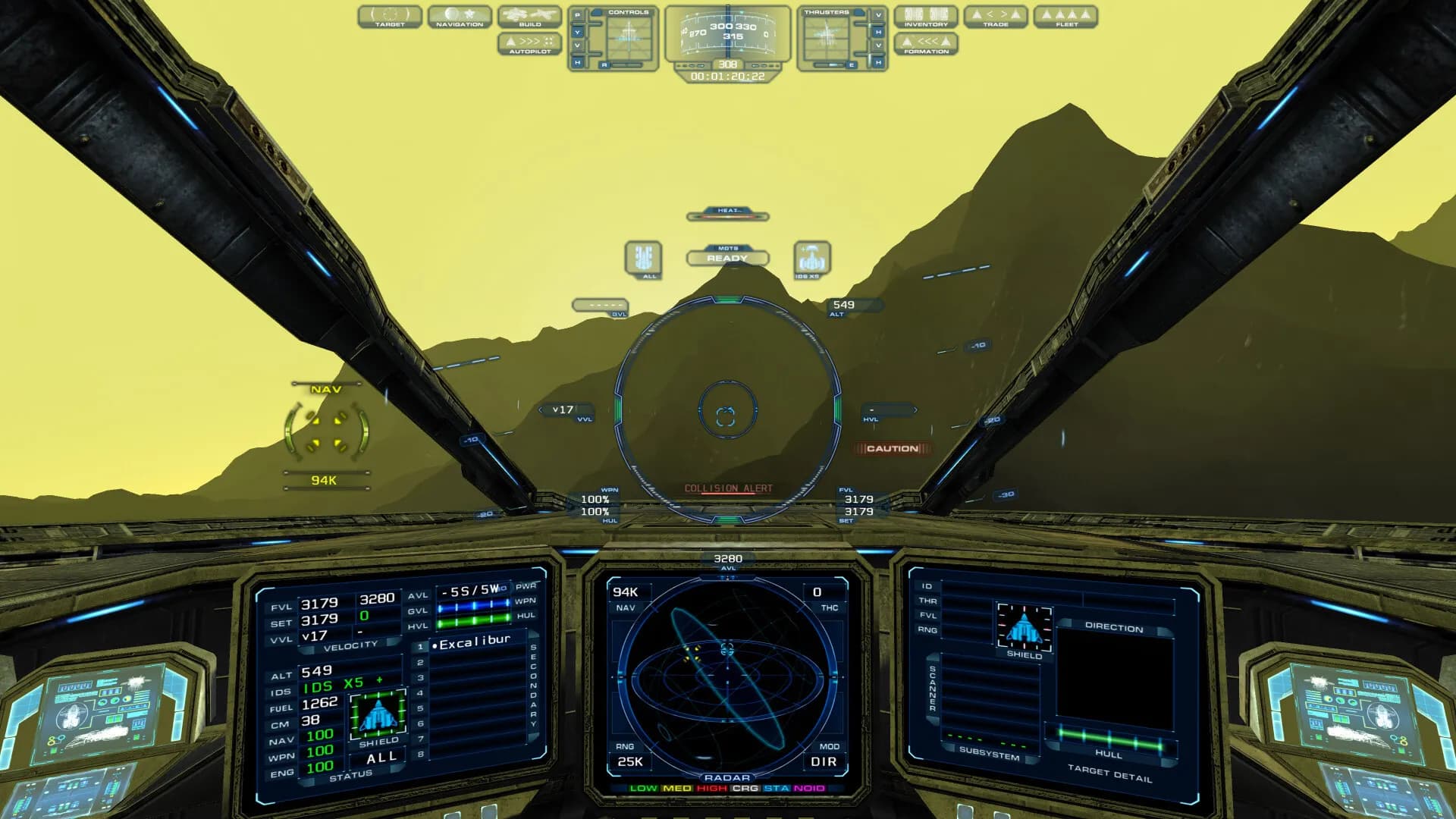
Task: Click the player shield ship icon
Action: point(378,714)
